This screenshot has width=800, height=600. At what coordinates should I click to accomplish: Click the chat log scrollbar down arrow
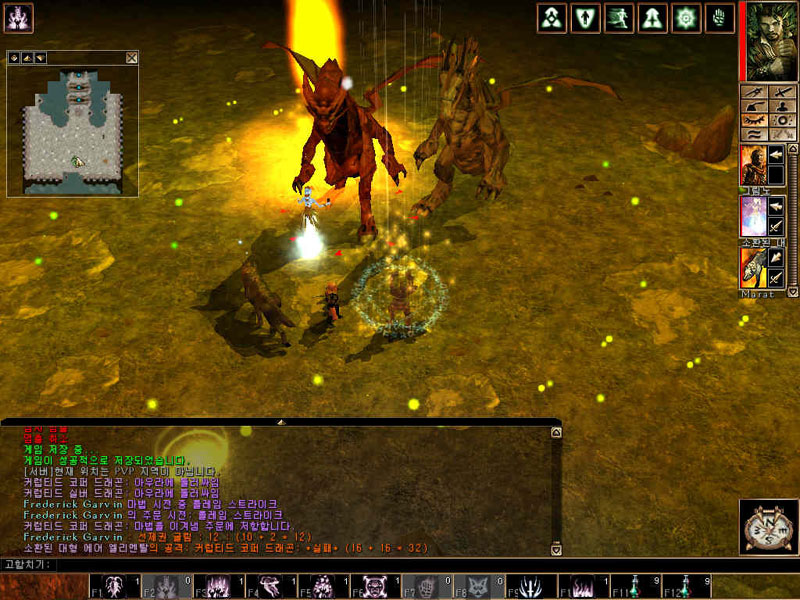pos(557,548)
